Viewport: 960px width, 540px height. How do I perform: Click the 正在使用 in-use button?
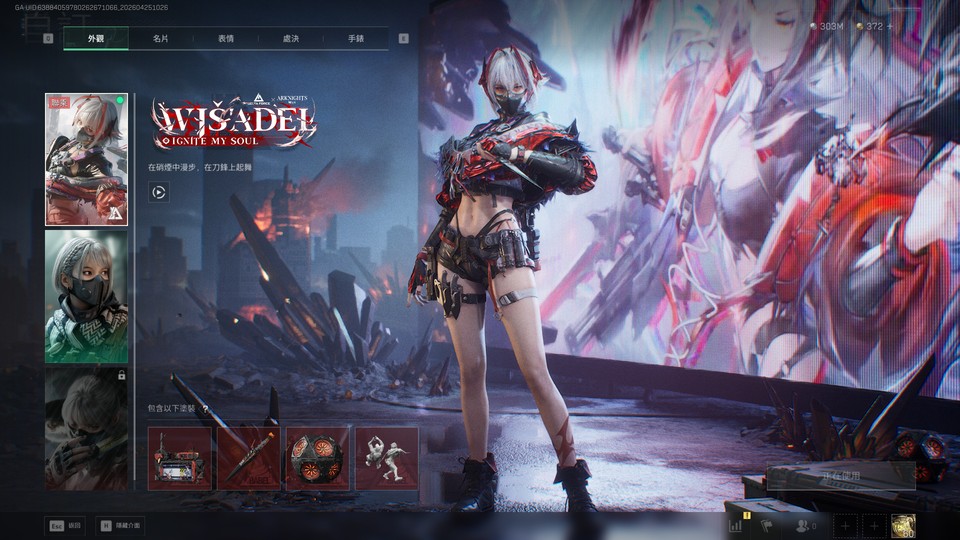click(841, 476)
